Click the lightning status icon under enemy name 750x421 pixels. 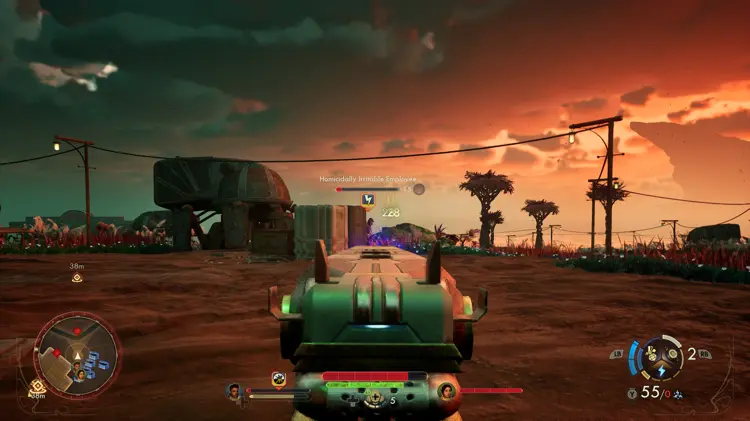pos(368,199)
